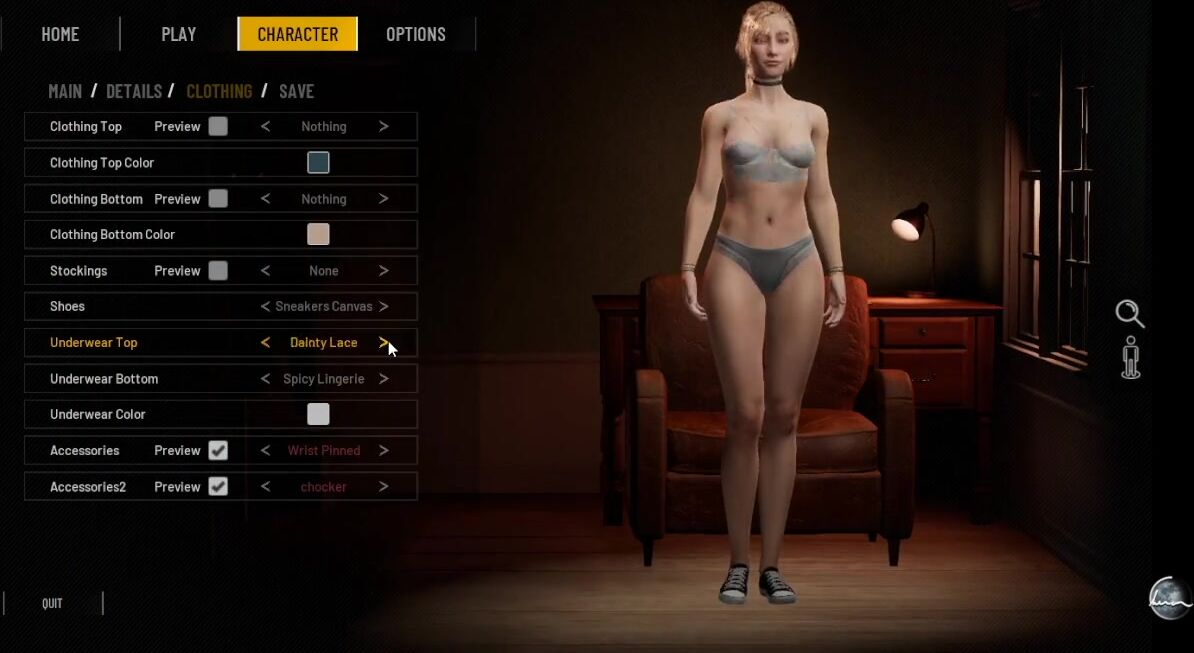1194x653 pixels.
Task: Quit the game
Action: (52, 603)
